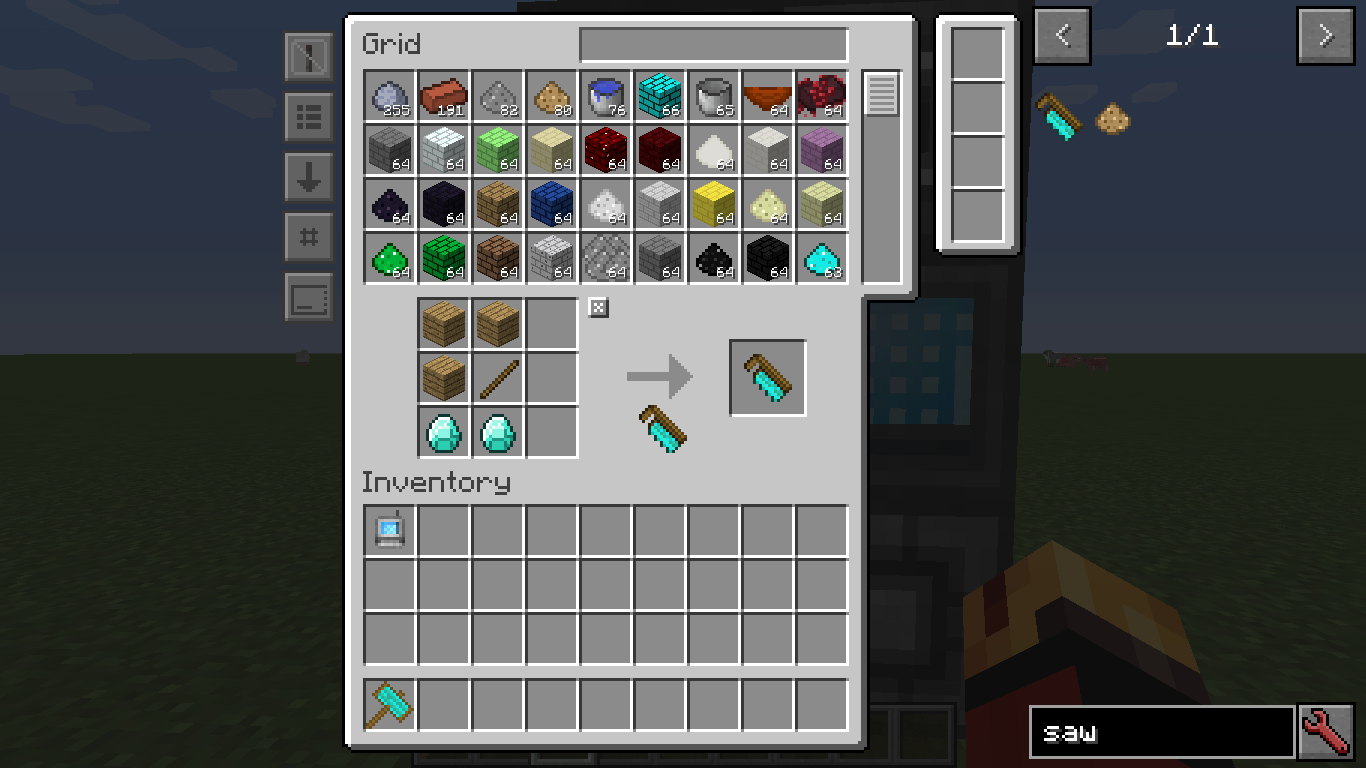Click the saw search input field
The height and width of the screenshot is (768, 1366).
coord(1160,731)
